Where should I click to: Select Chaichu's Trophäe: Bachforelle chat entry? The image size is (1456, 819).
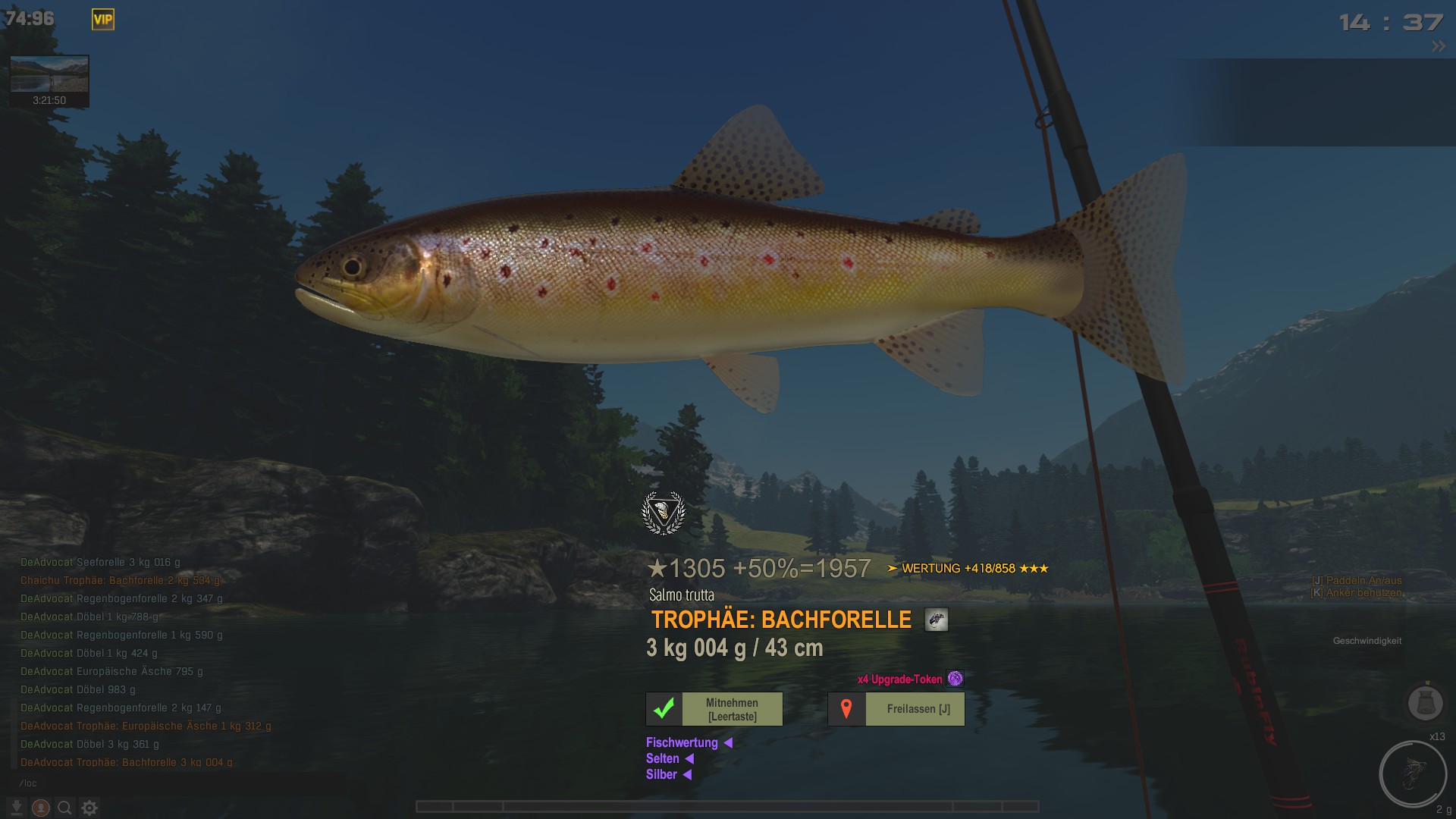[120, 580]
